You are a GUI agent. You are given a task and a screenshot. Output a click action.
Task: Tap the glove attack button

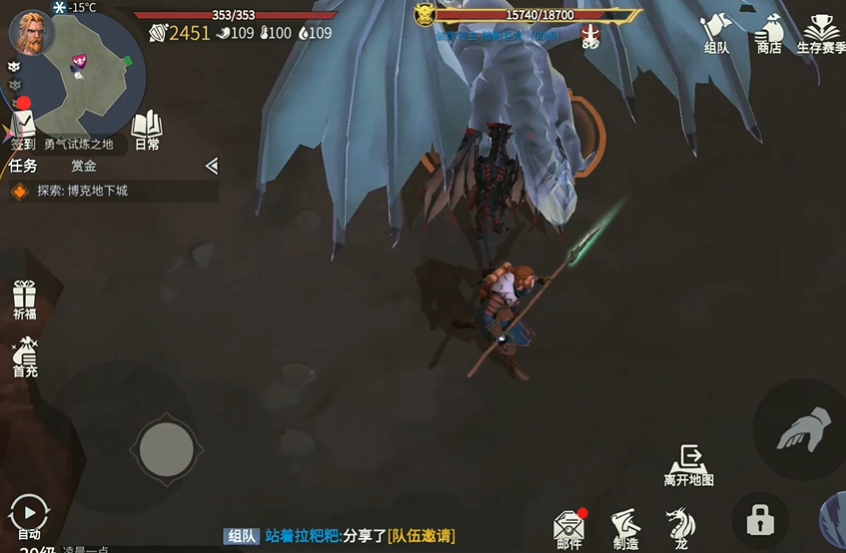coord(802,430)
